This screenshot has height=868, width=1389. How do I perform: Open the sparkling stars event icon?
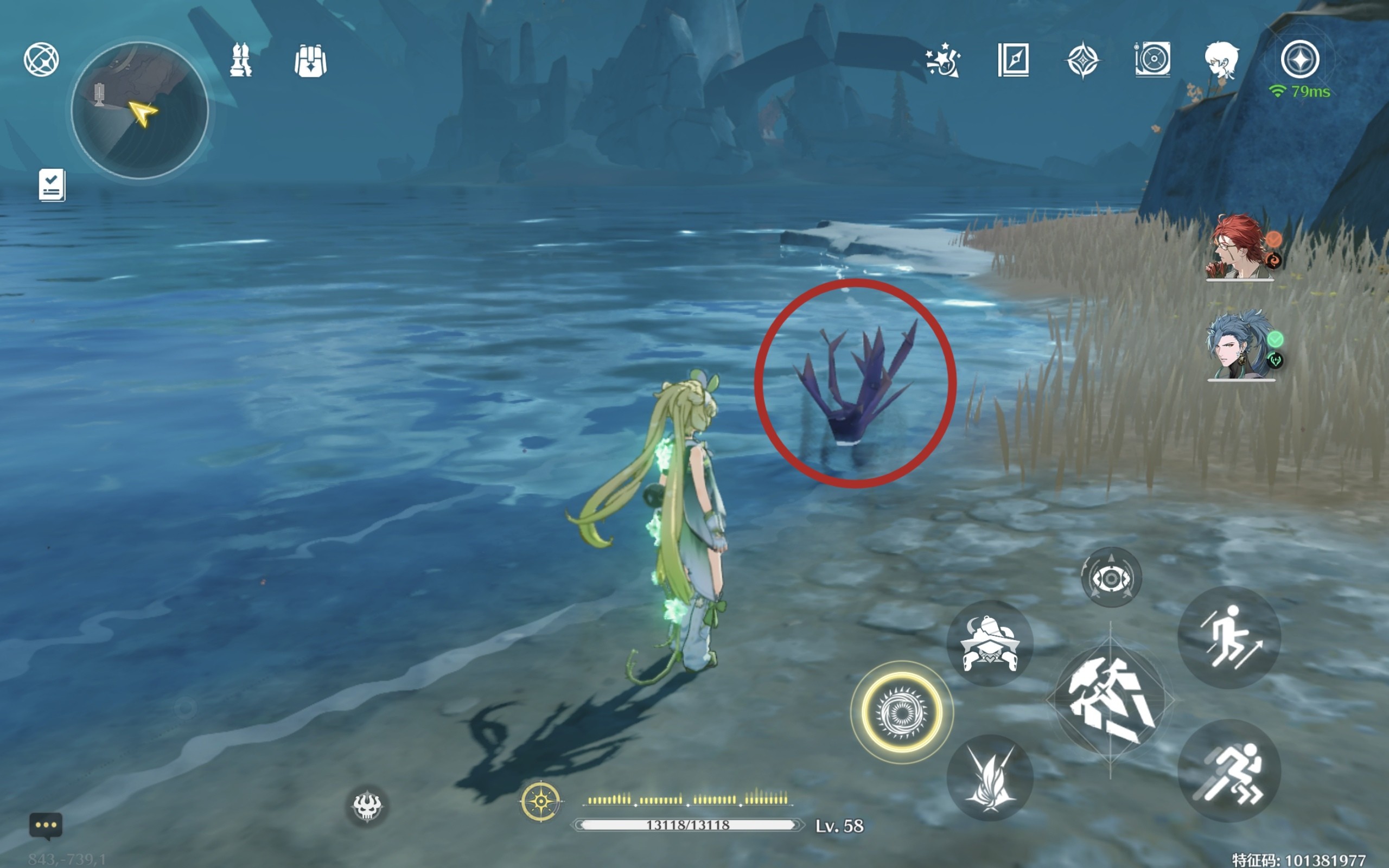pos(942,60)
